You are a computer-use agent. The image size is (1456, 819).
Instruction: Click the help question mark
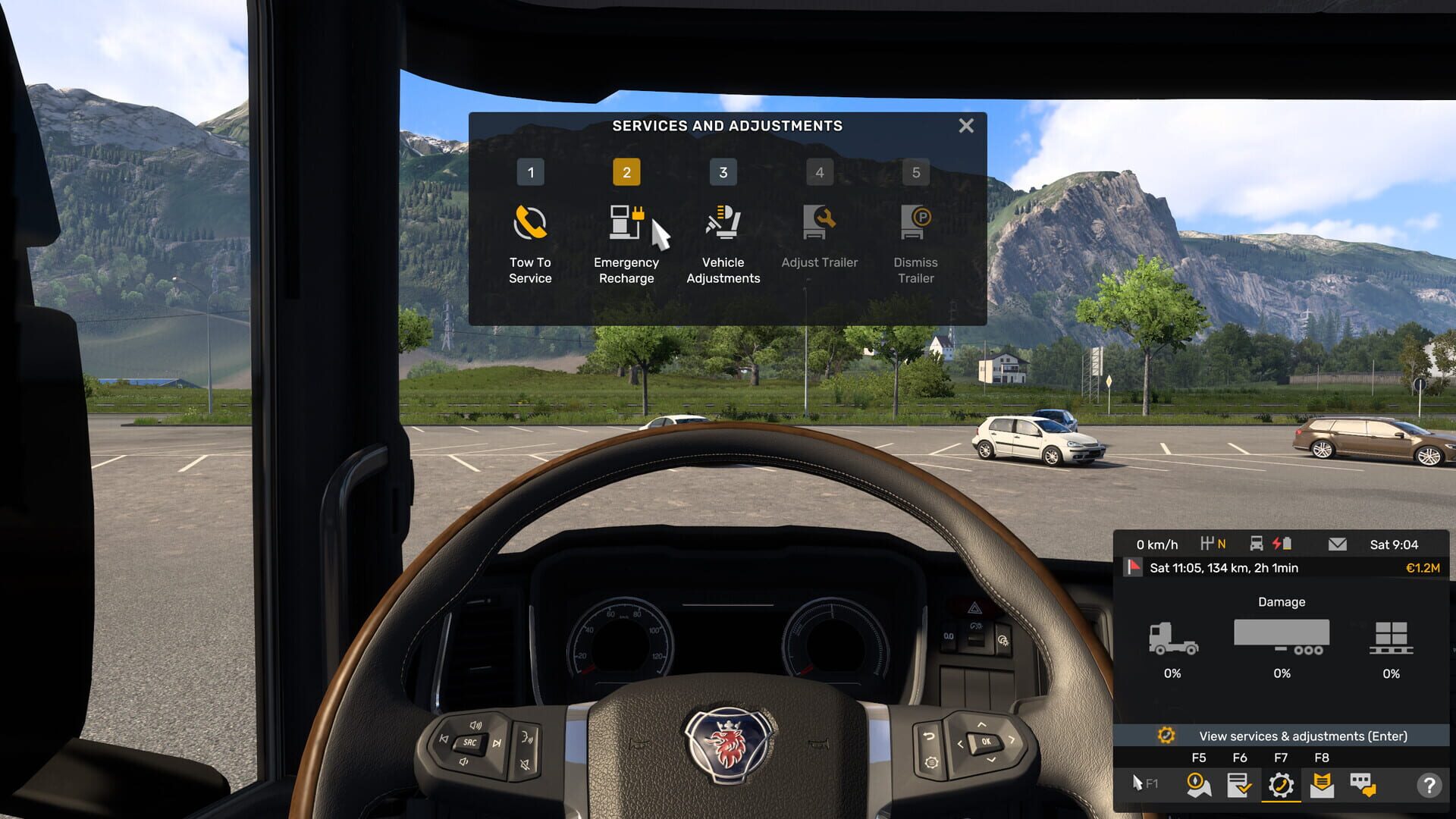(x=1430, y=786)
